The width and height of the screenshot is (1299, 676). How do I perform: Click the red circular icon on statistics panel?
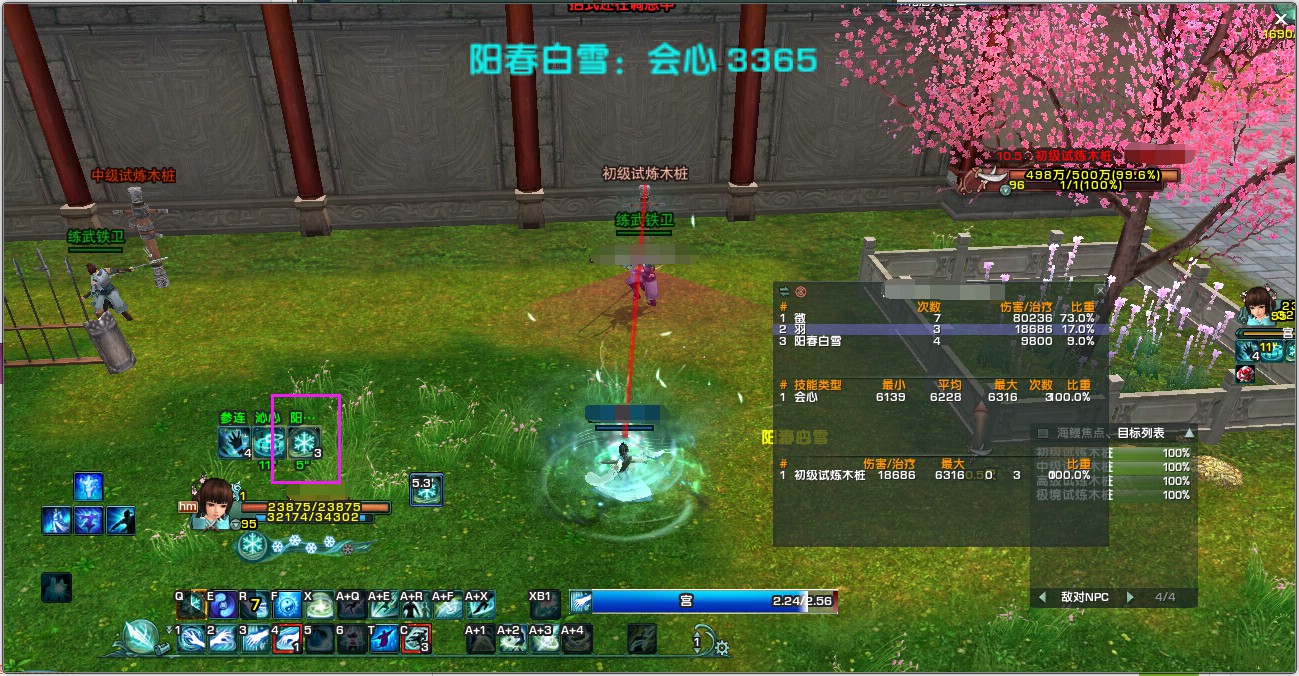point(800,292)
